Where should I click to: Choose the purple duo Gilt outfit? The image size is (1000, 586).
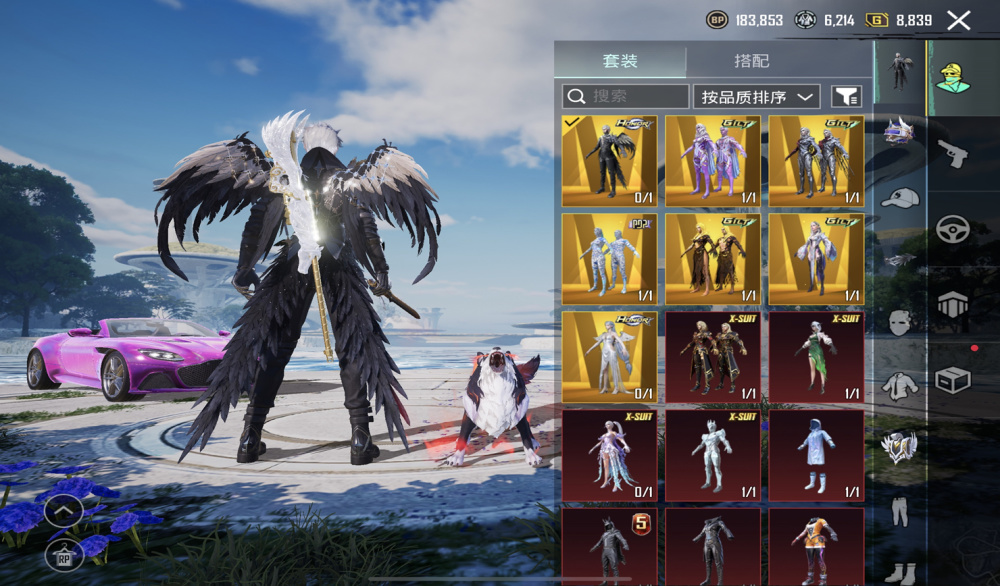tap(713, 160)
